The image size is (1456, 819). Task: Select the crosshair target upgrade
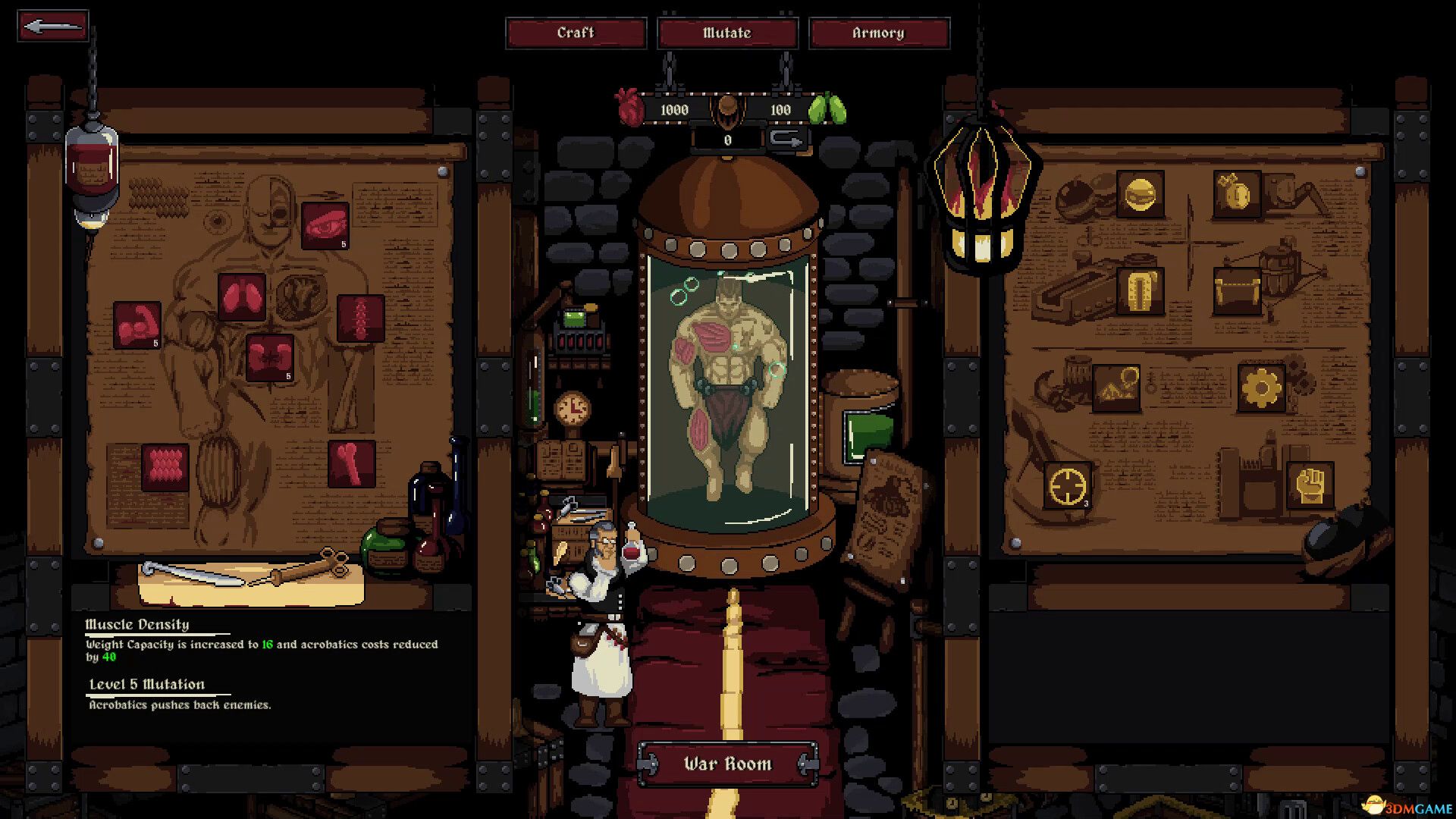pyautogui.click(x=1068, y=485)
